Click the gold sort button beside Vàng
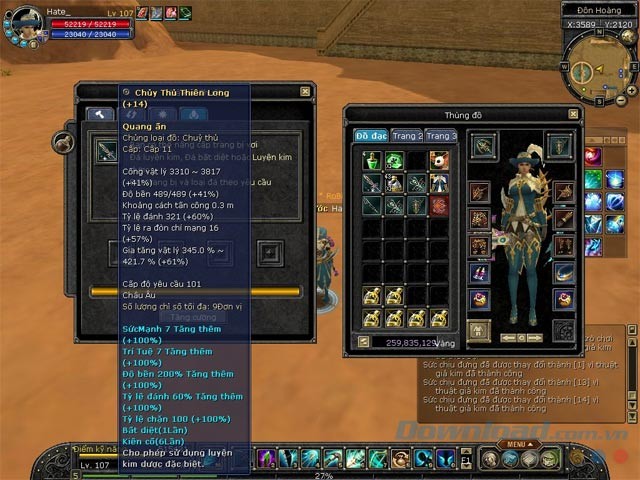640x480 pixels. tap(363, 342)
